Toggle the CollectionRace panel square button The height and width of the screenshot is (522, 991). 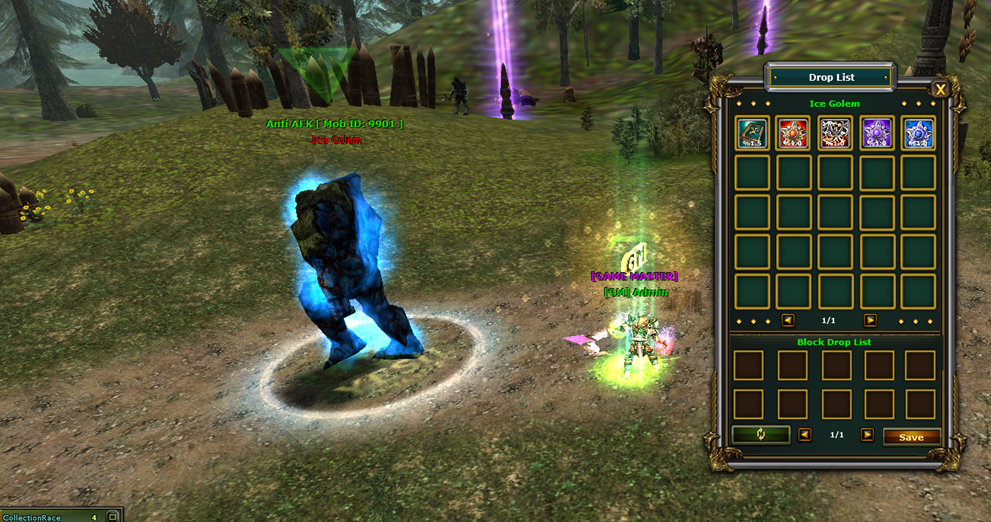pos(113,516)
